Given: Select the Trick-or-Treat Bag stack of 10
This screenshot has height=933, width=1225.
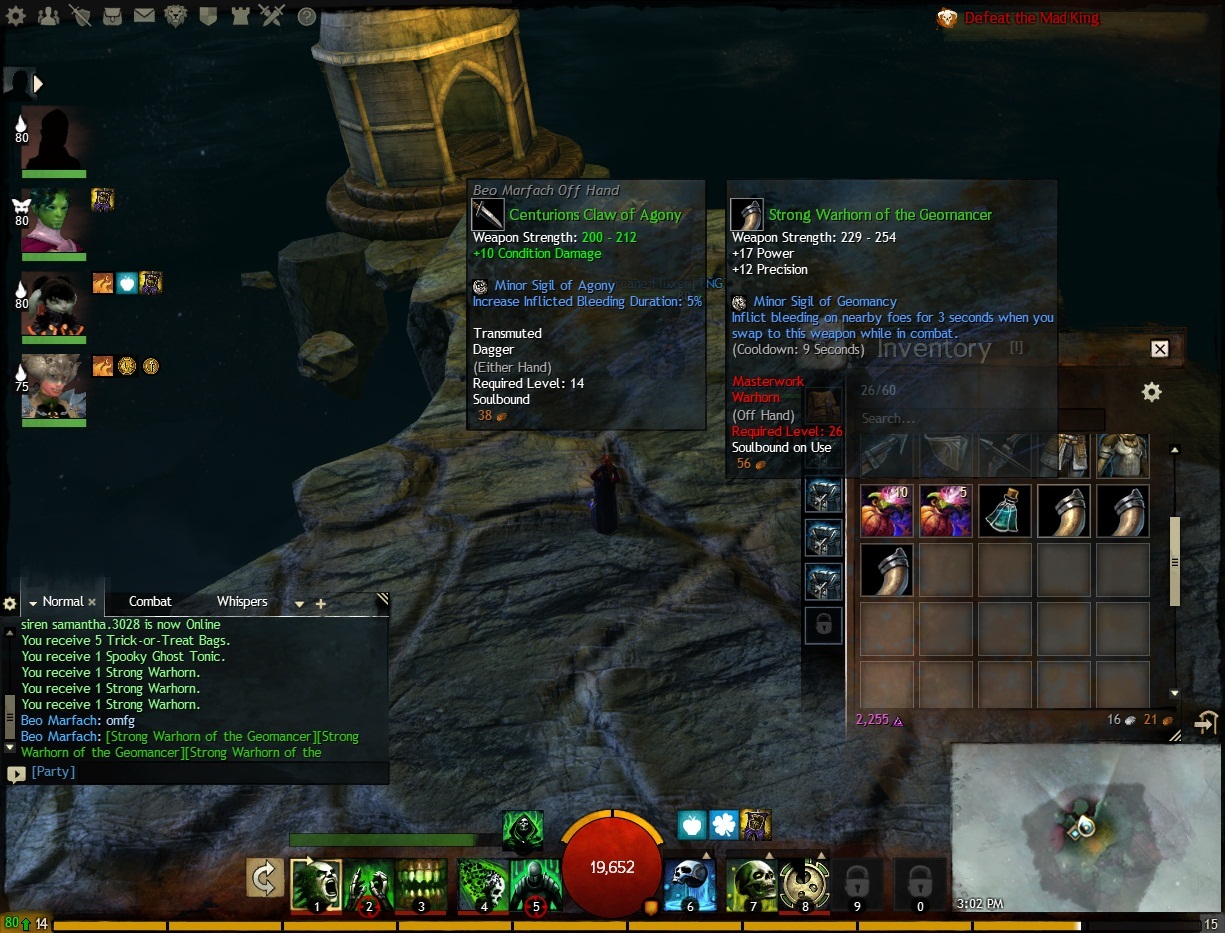Looking at the screenshot, I should 886,511.
